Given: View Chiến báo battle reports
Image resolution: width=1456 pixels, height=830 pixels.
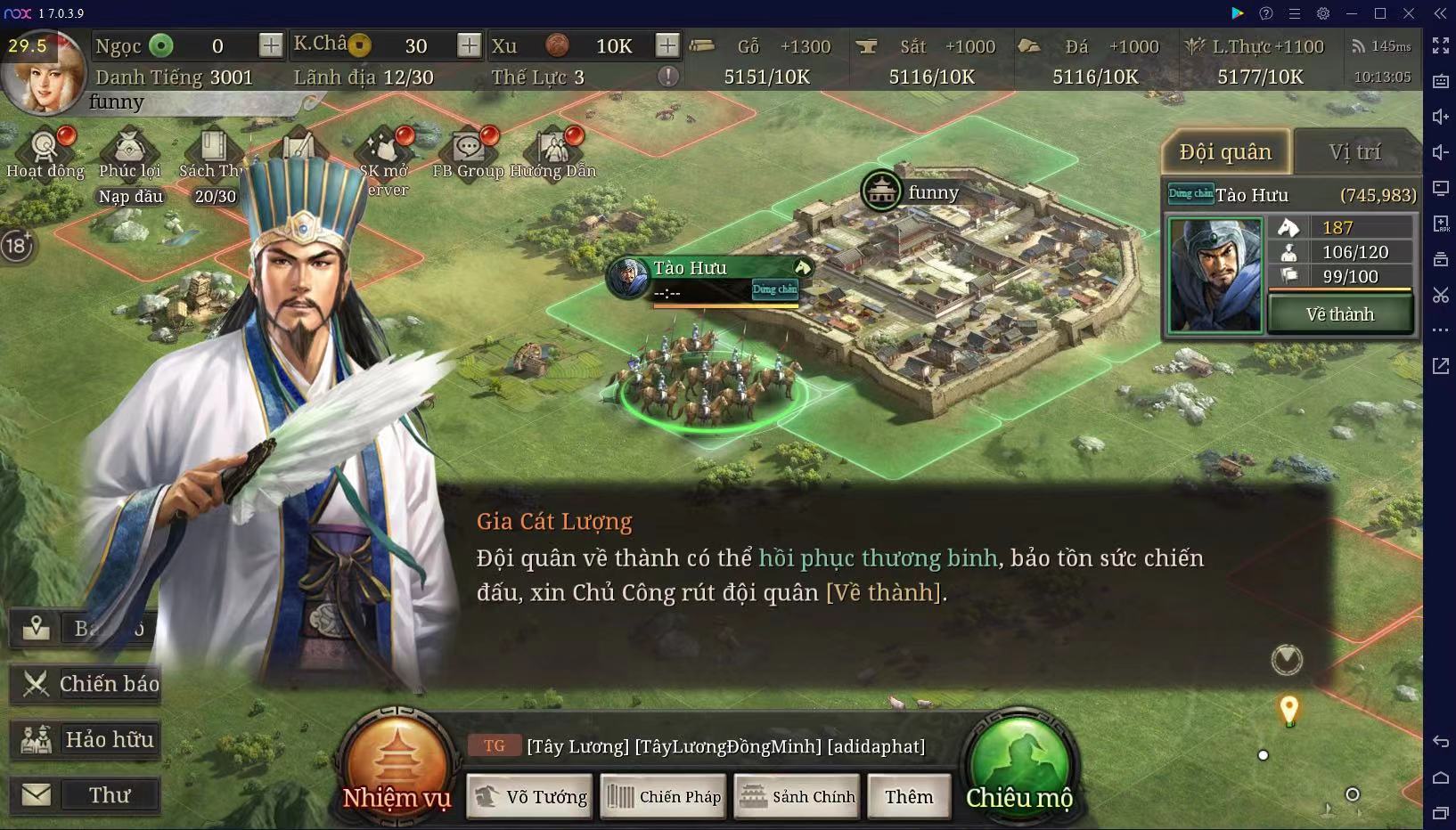Looking at the screenshot, I should coord(86,684).
